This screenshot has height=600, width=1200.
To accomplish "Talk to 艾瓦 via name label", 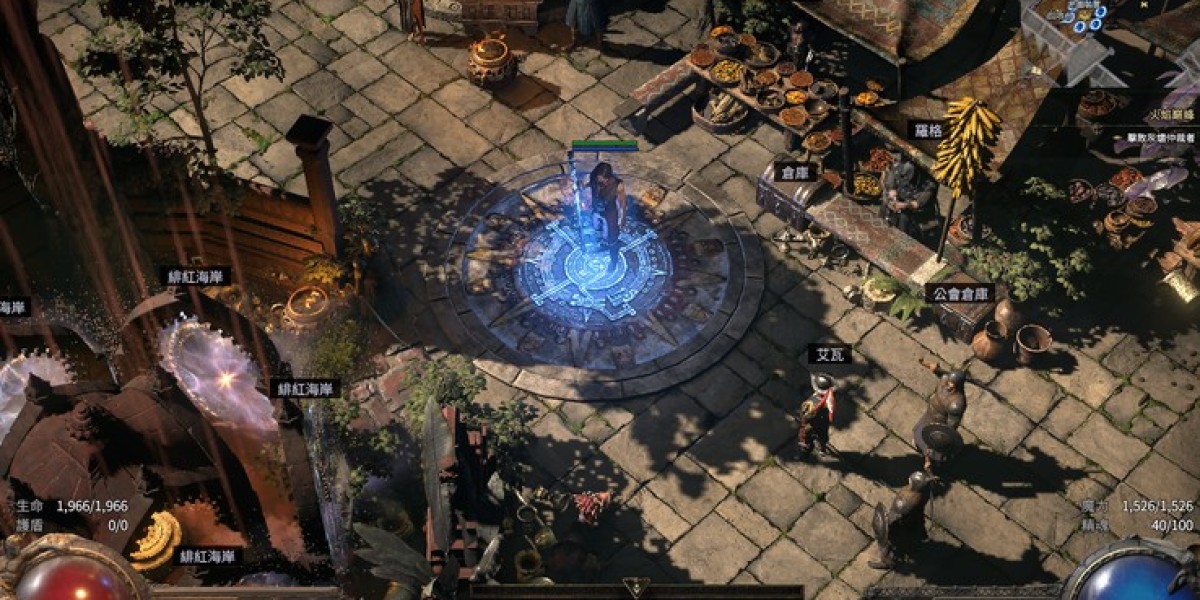I will (x=824, y=353).
